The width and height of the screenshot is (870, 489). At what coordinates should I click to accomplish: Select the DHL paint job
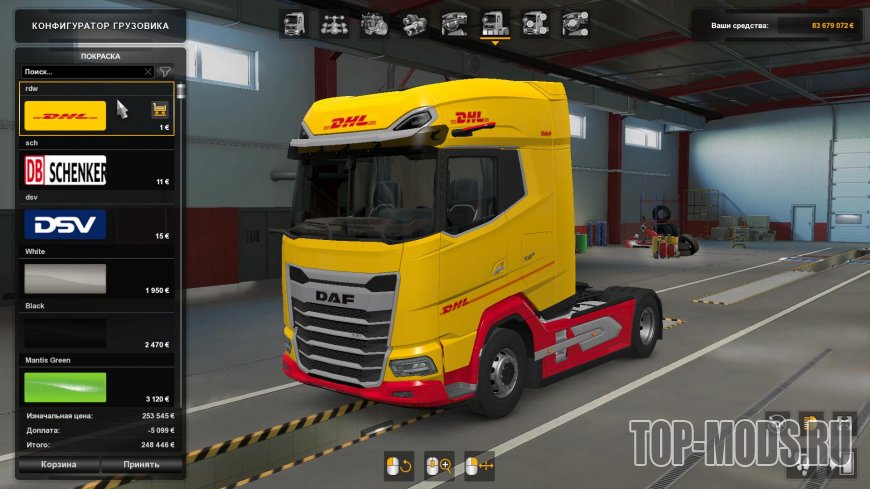pos(65,116)
